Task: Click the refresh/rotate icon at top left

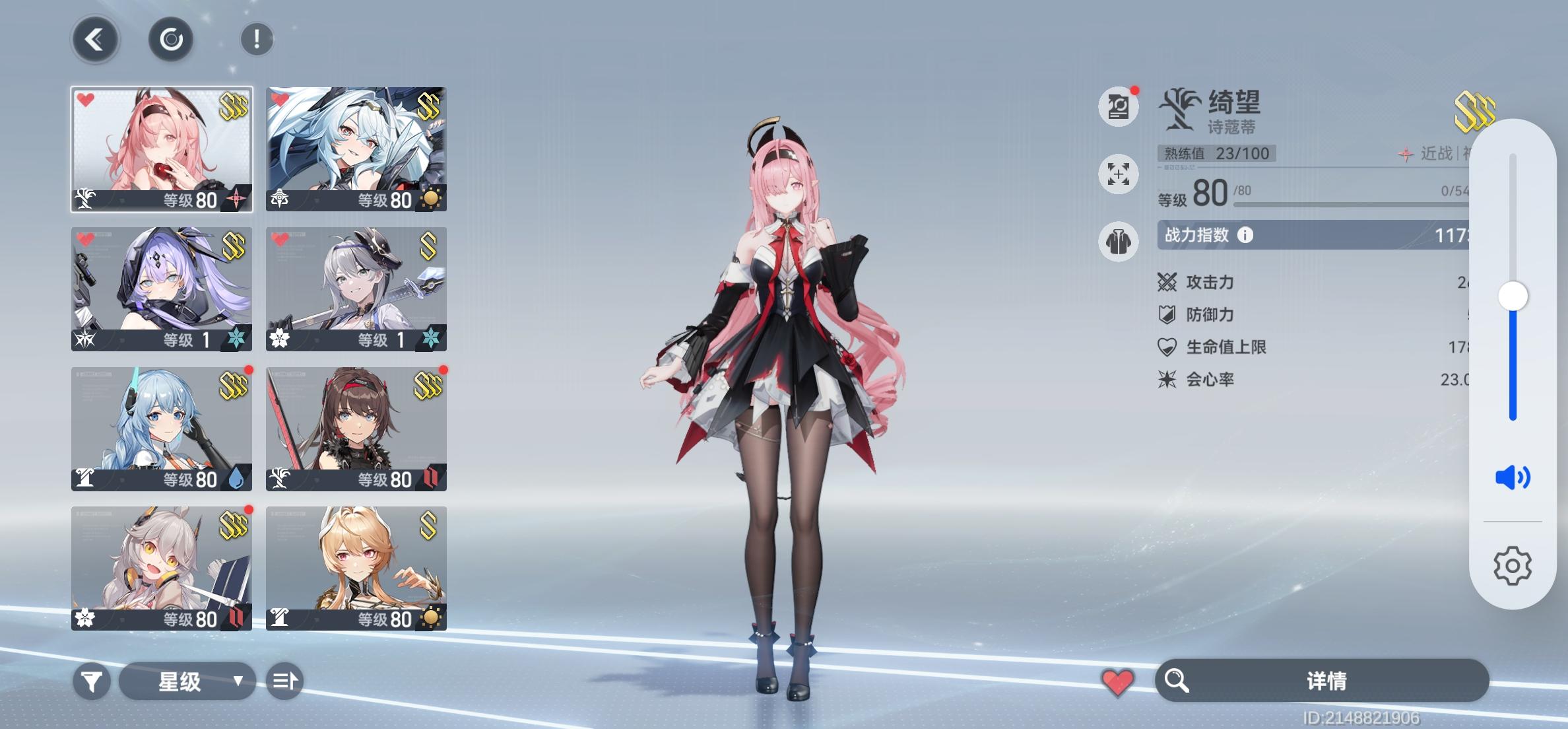Action: pyautogui.click(x=171, y=40)
